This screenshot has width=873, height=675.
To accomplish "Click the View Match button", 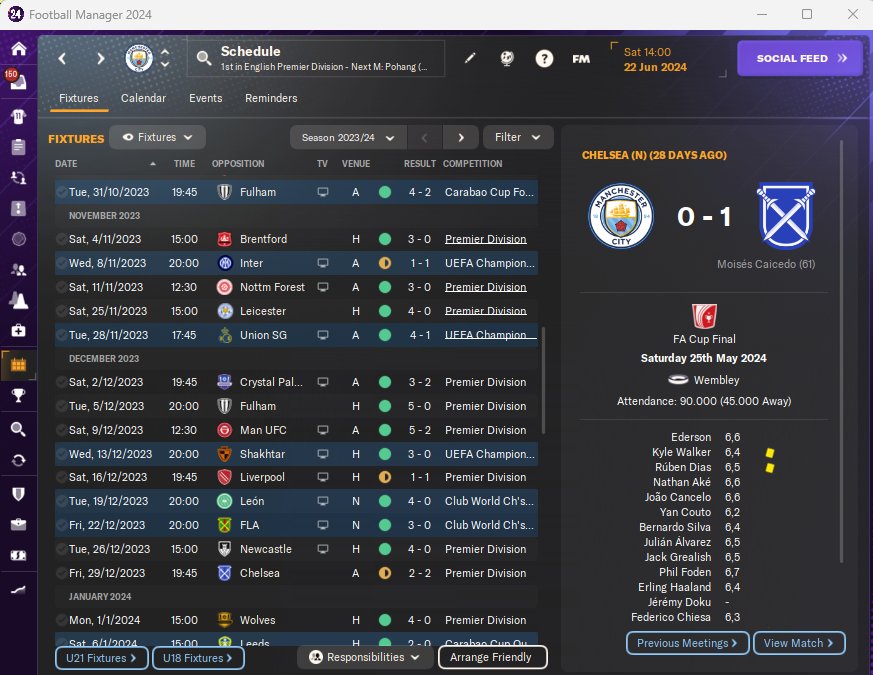I will (799, 643).
